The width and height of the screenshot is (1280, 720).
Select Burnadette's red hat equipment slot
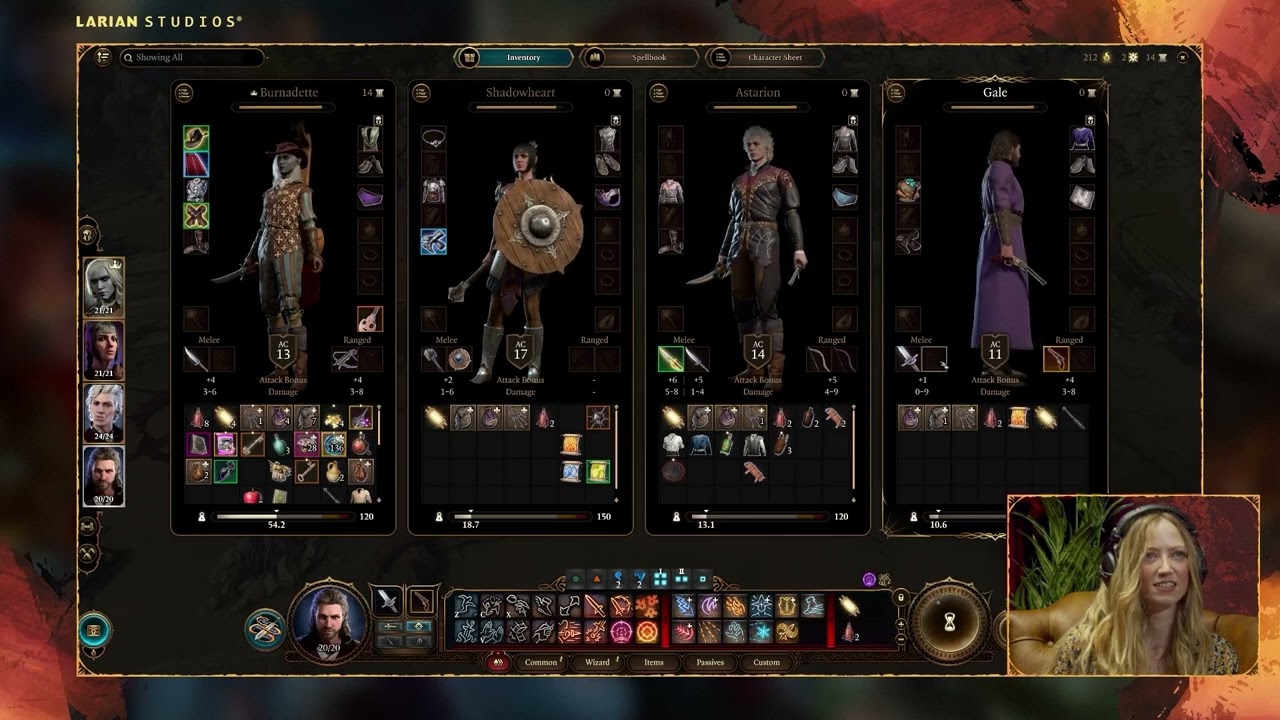click(x=196, y=138)
